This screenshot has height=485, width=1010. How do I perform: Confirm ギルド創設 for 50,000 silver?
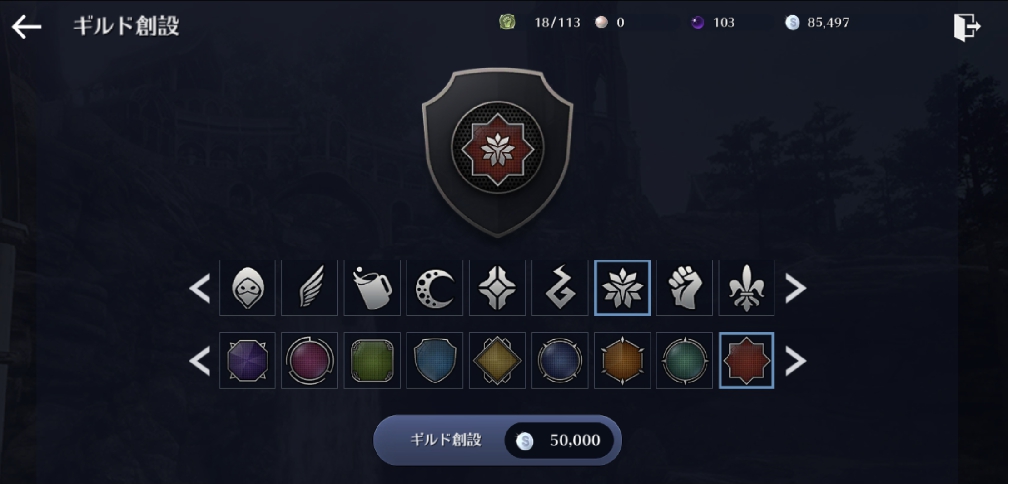pyautogui.click(x=497, y=440)
